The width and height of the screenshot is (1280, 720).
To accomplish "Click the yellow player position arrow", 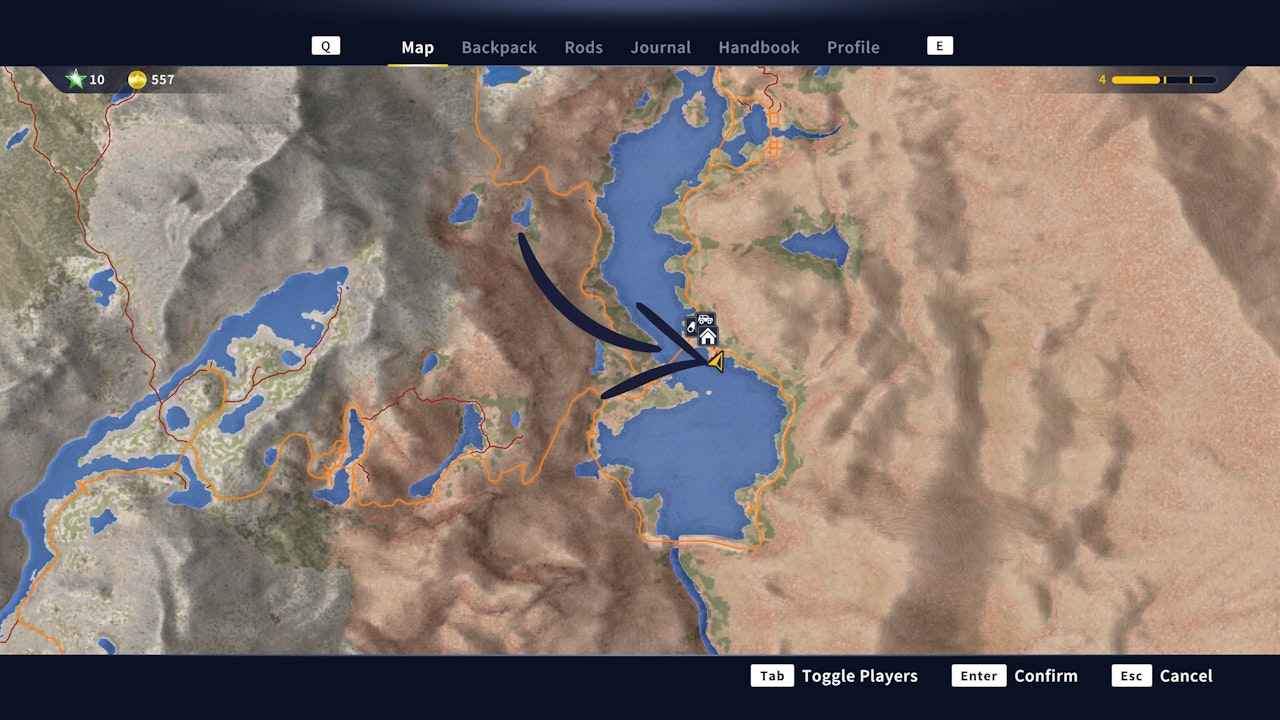I will pos(716,361).
